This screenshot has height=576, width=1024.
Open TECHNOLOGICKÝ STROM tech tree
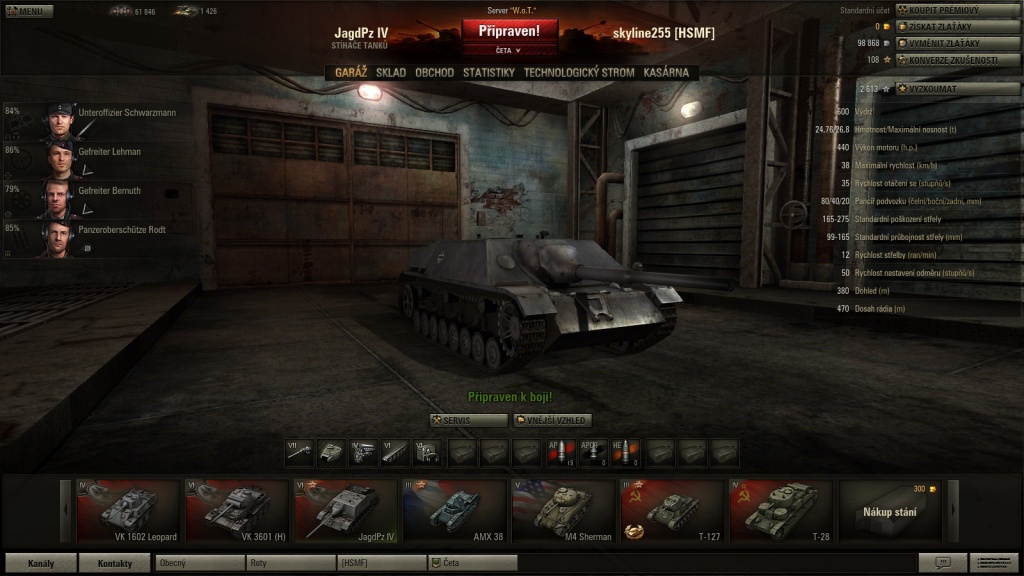click(x=579, y=72)
